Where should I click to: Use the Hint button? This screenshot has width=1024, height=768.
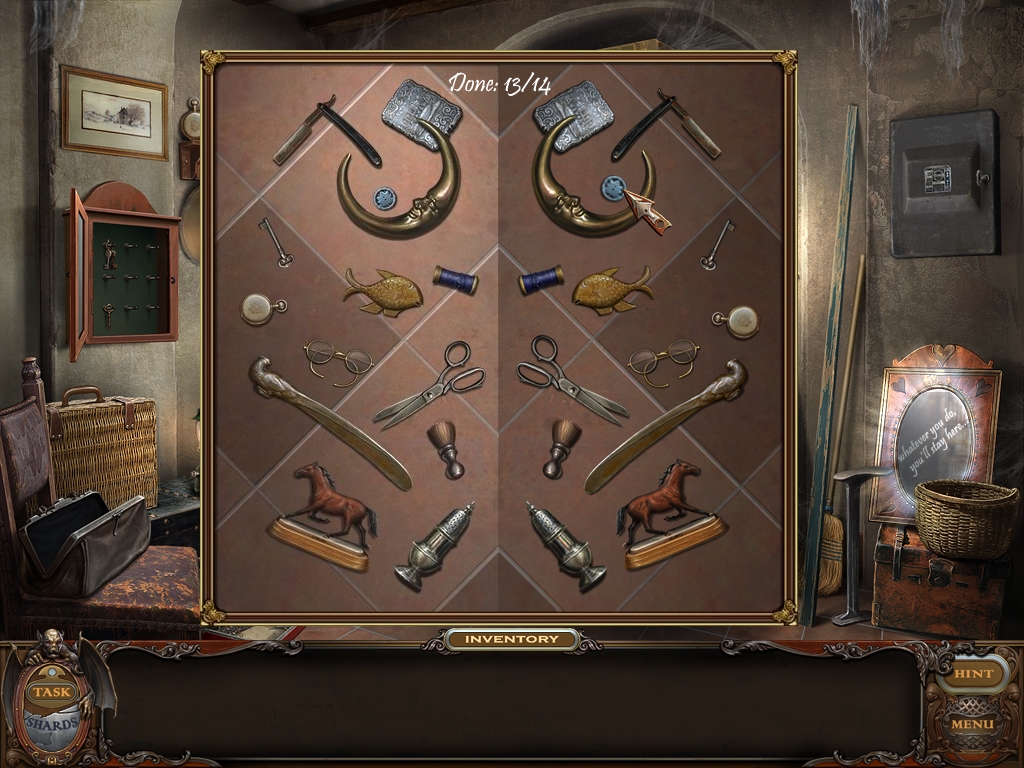tap(973, 674)
